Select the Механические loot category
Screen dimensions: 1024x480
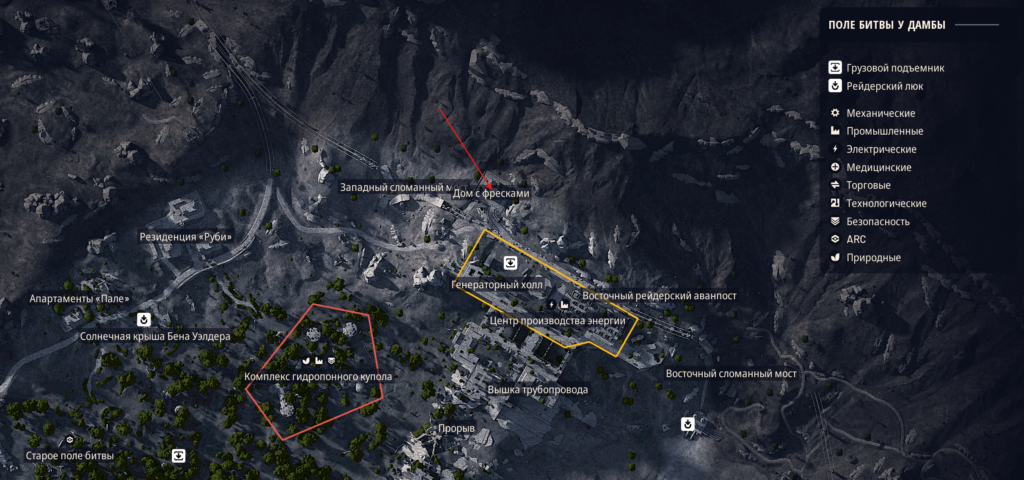tap(879, 113)
